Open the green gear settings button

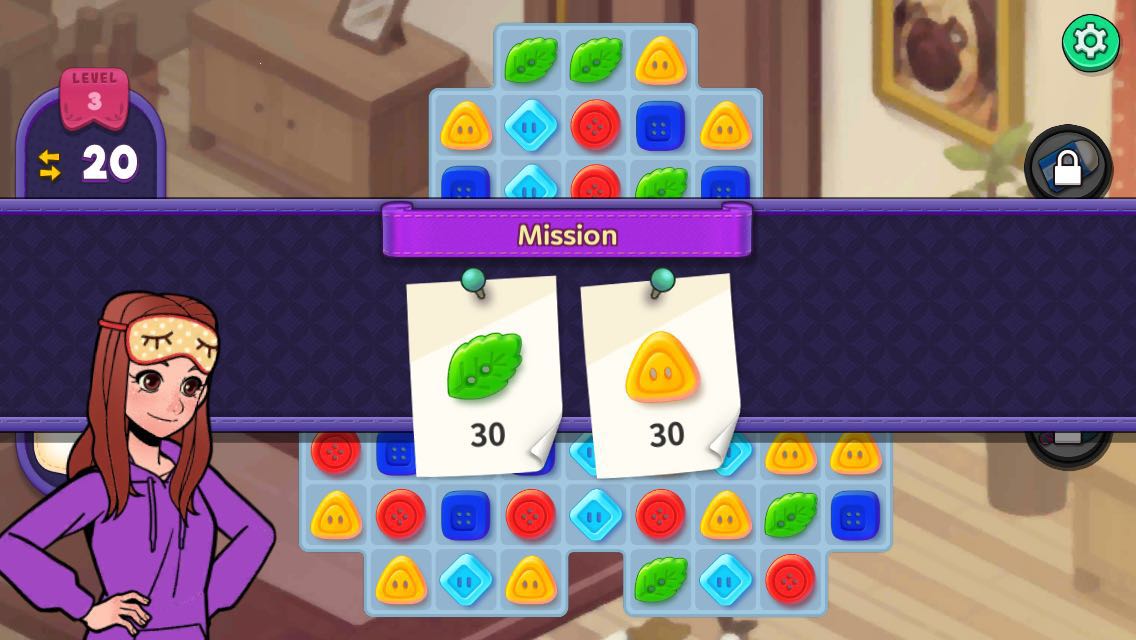coord(1090,42)
